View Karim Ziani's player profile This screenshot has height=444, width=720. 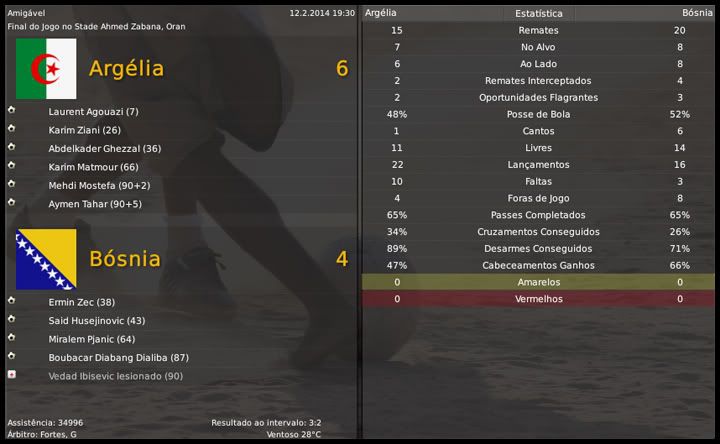tap(84, 130)
